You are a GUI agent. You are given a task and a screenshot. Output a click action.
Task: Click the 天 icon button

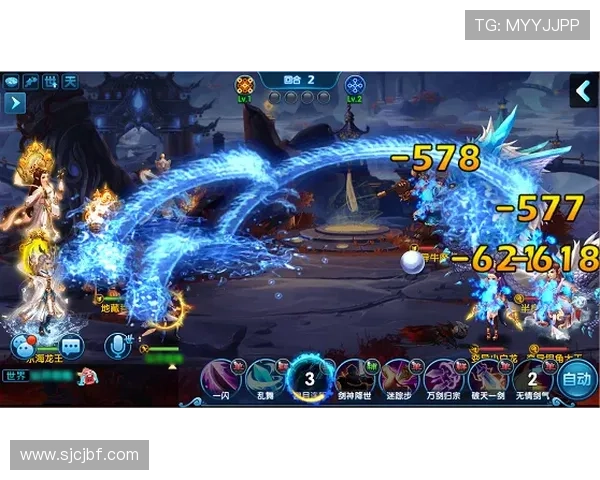click(70, 81)
